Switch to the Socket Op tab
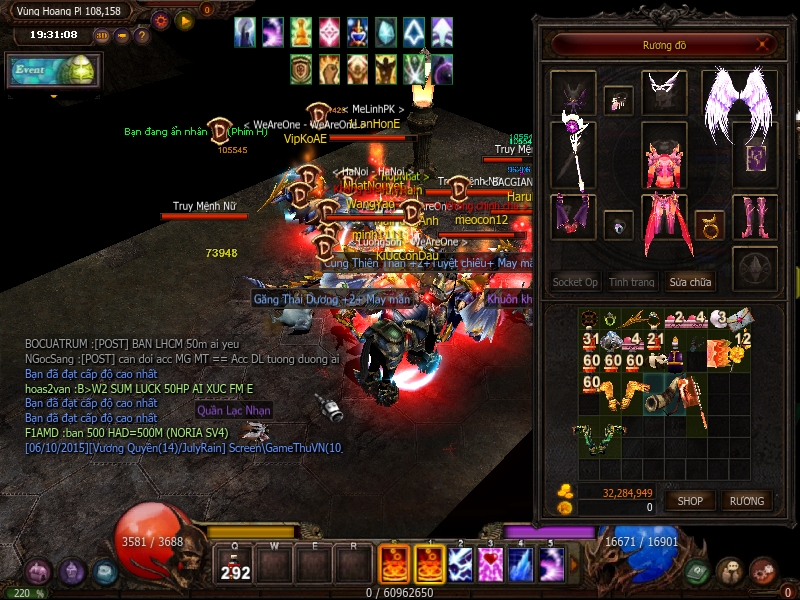Viewport: 800px width, 600px height. pos(575,282)
